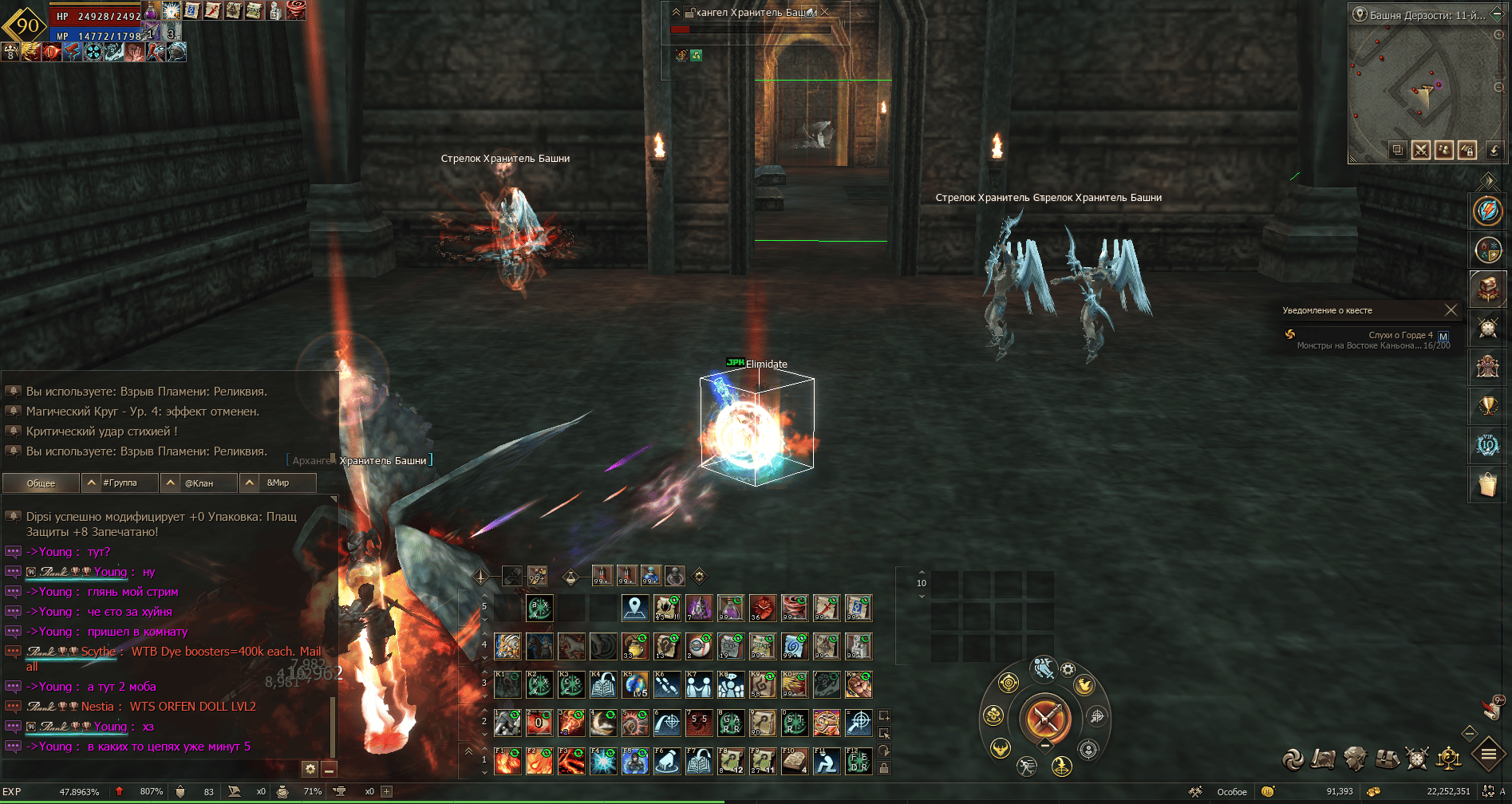This screenshot has width=1512, height=804.
Task: Open the VIP 10 badge icon
Action: click(x=1488, y=445)
